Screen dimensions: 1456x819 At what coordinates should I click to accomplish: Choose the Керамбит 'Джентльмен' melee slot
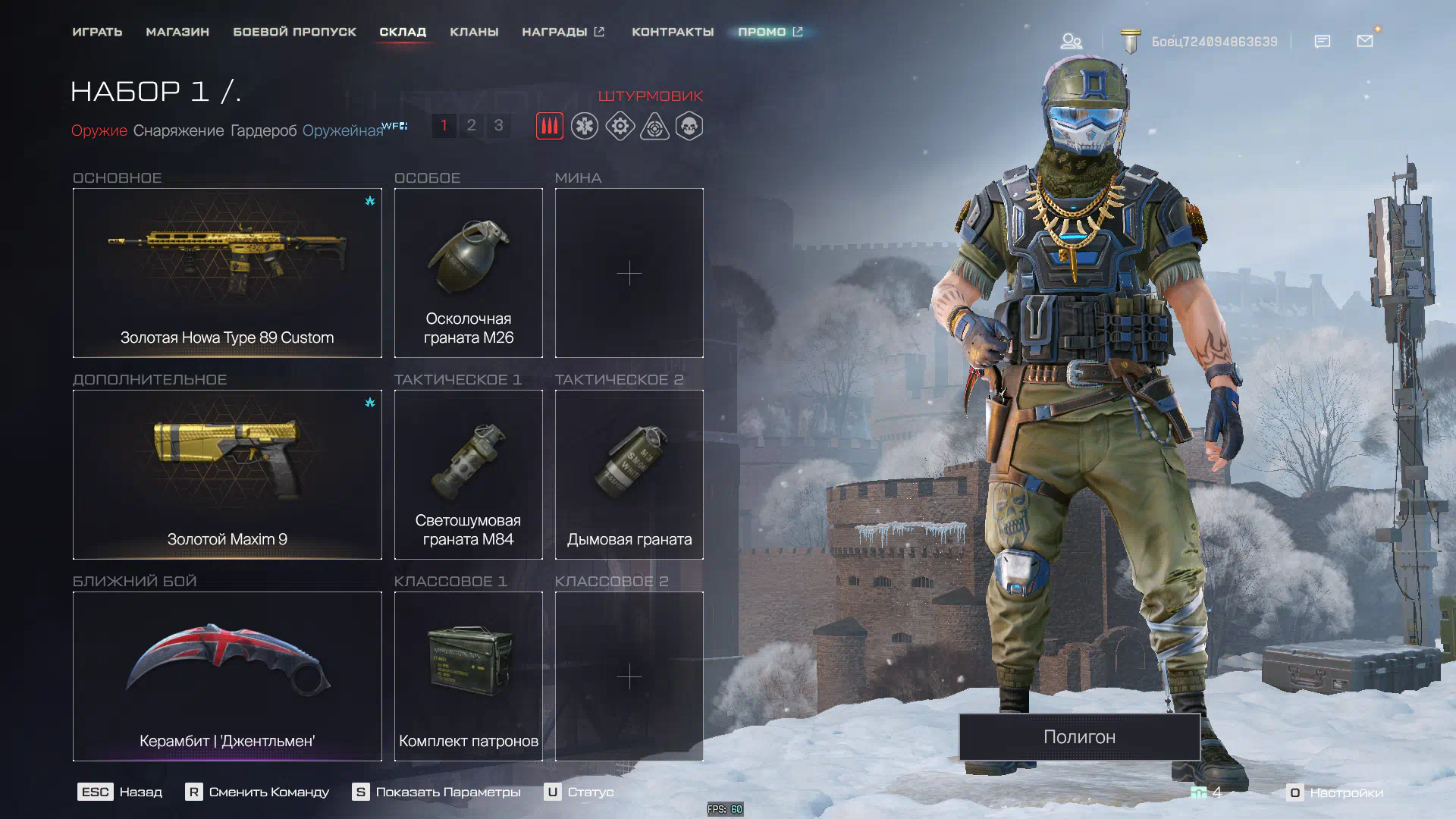pyautogui.click(x=227, y=676)
